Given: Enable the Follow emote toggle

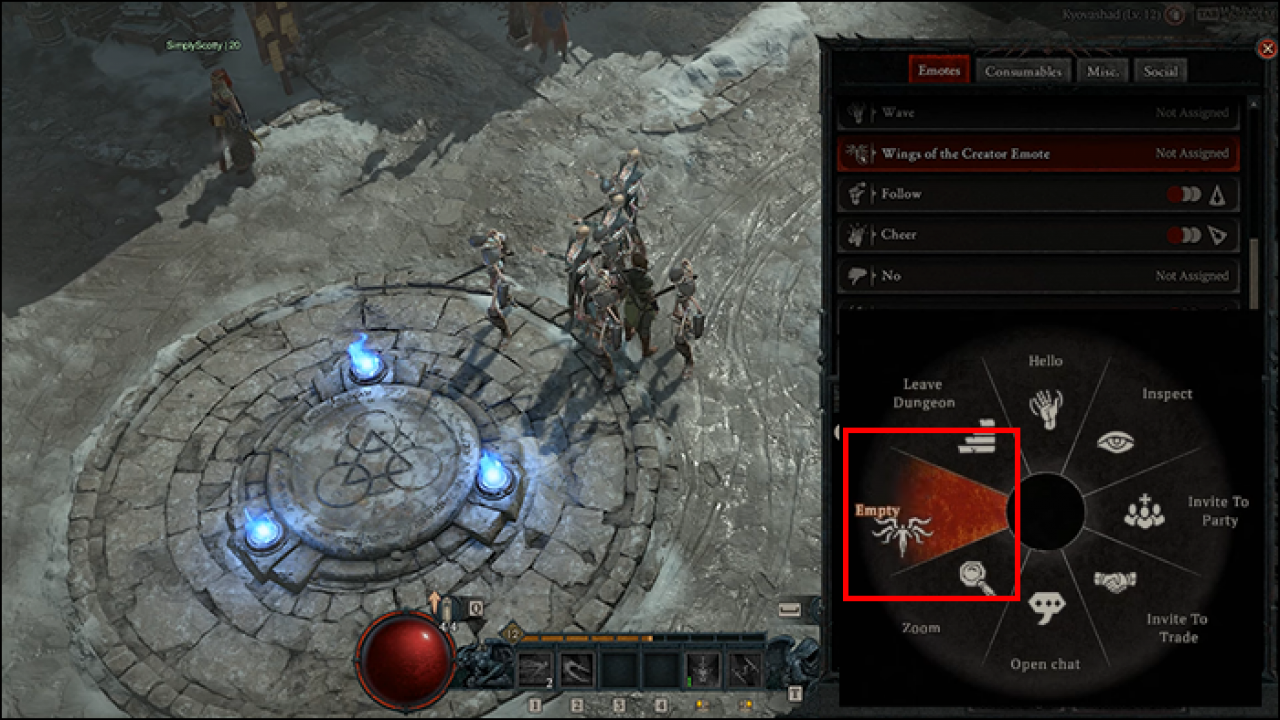Looking at the screenshot, I should click(1186, 194).
